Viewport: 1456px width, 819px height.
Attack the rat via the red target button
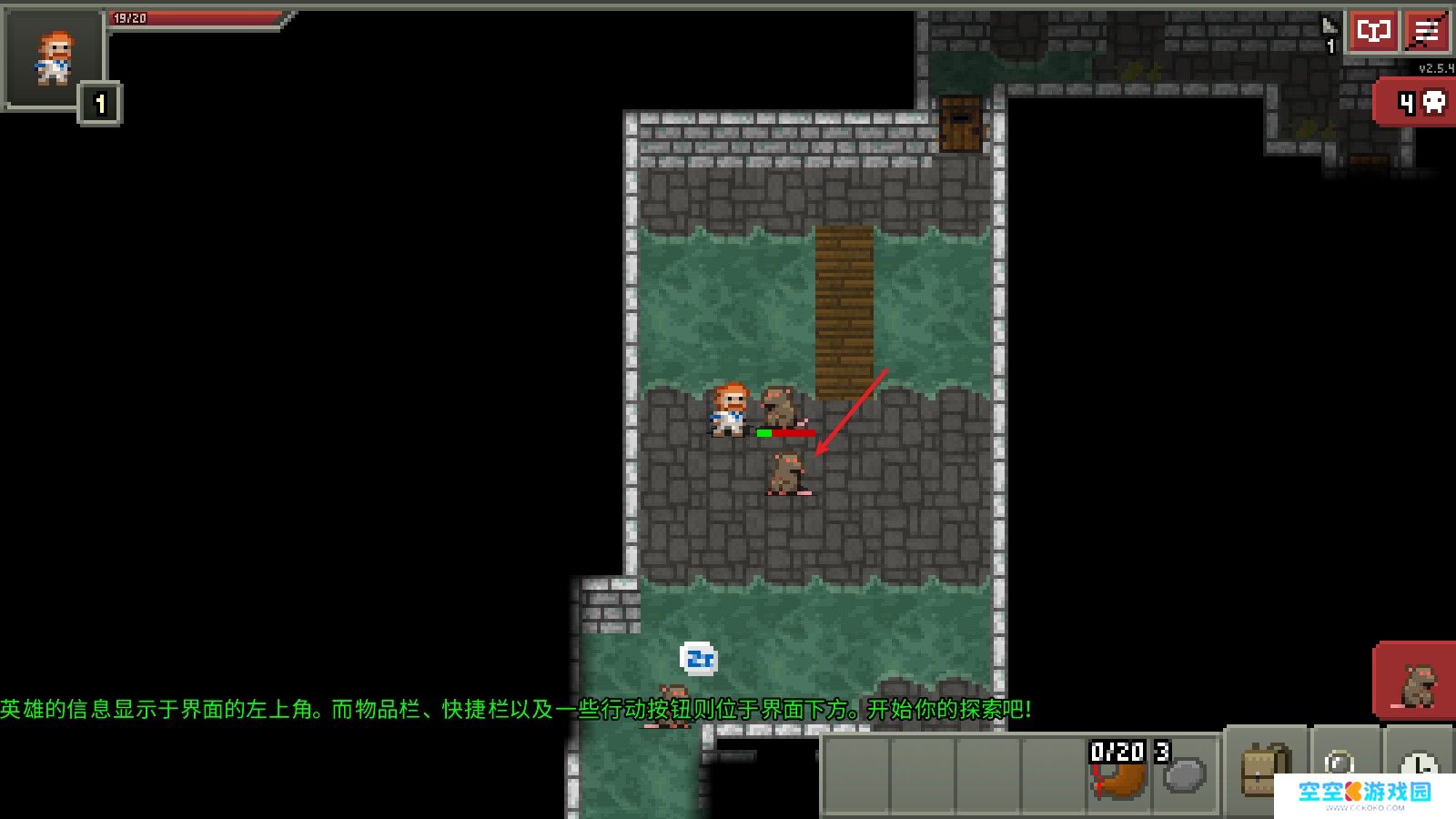[x=1415, y=682]
